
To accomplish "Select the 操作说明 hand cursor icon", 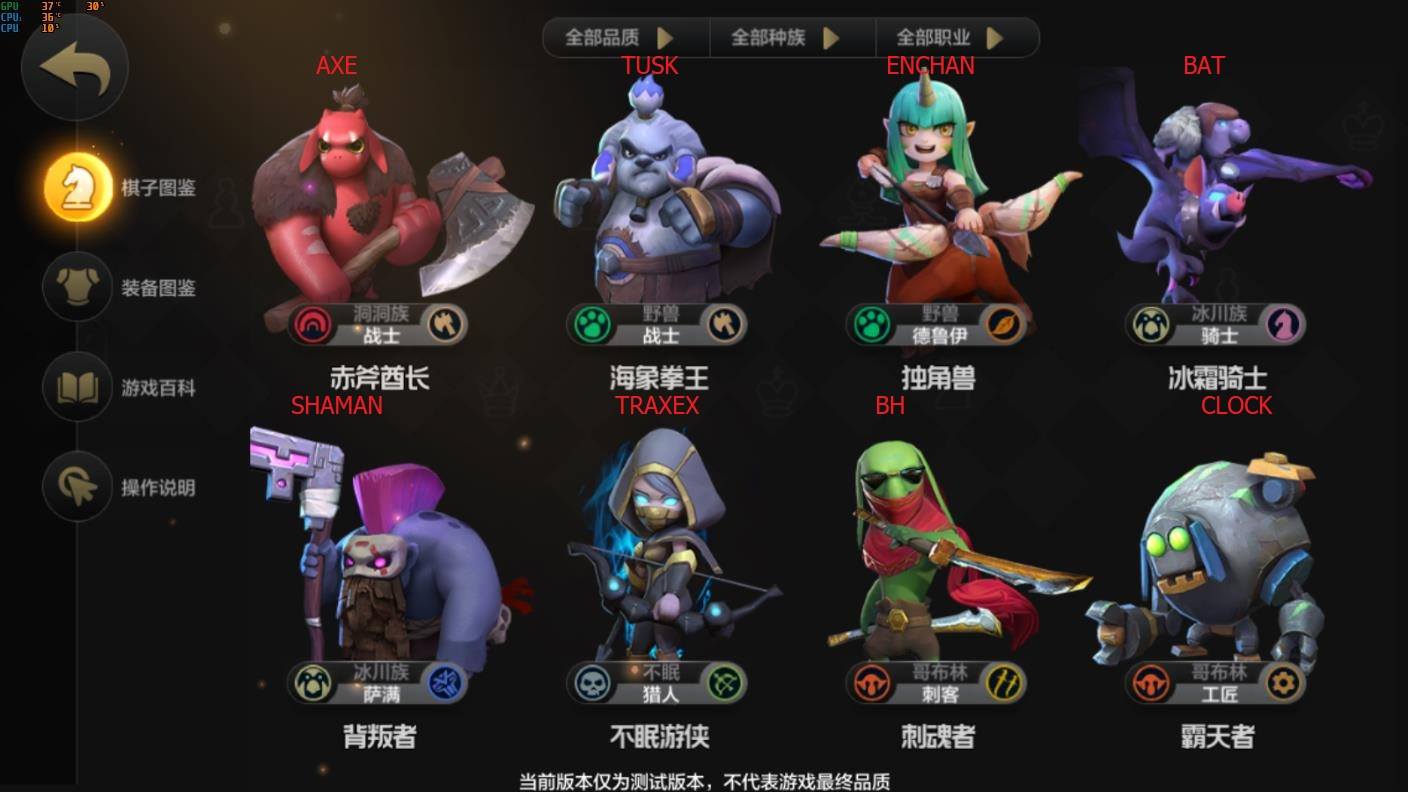I will point(76,487).
